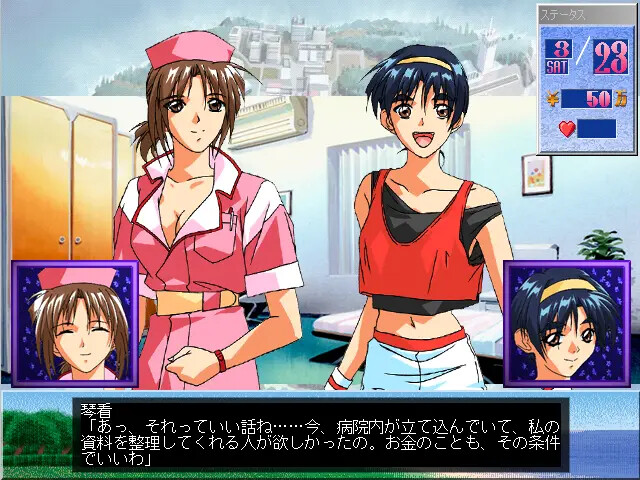Click the ステータス status window title bar
The image size is (640, 480).
(x=587, y=14)
